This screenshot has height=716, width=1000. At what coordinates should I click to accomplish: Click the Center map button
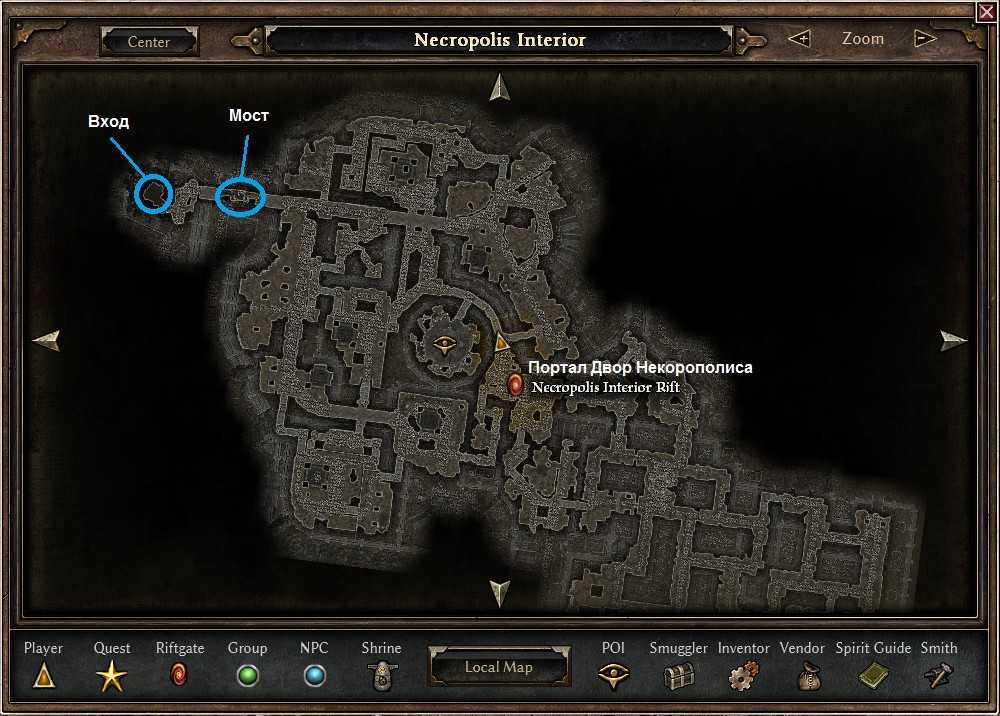click(x=149, y=42)
